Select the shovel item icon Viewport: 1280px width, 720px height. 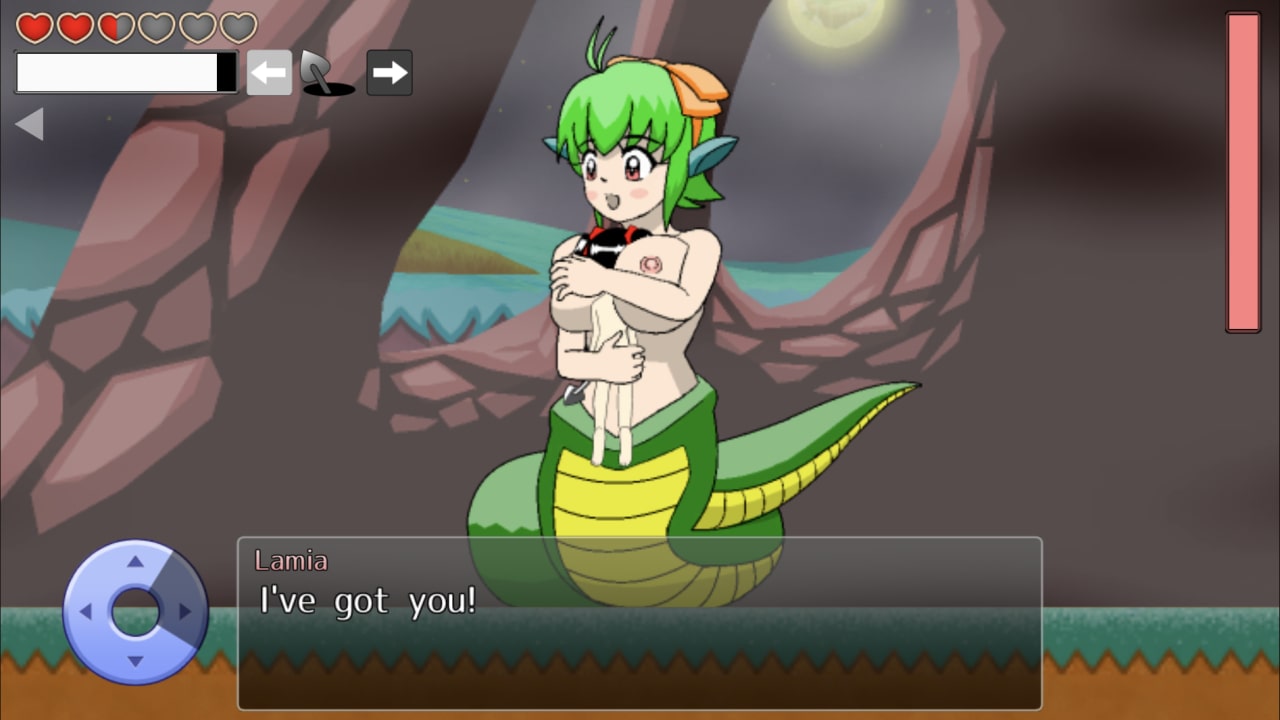point(325,74)
